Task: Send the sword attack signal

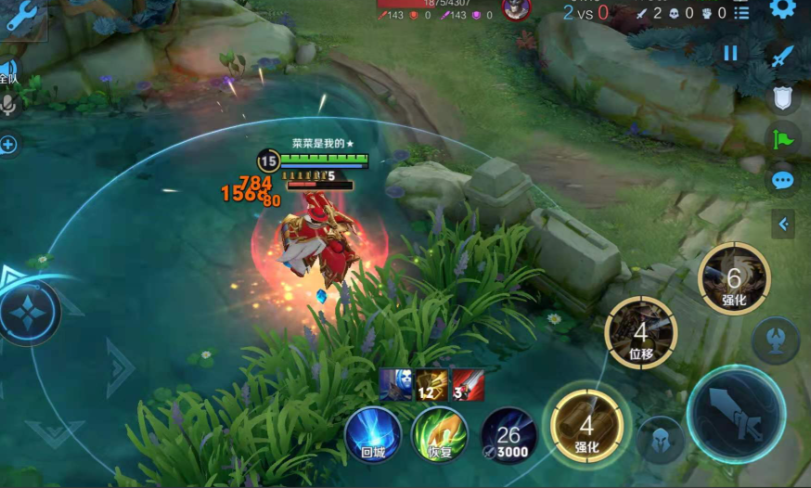Action: click(782, 56)
